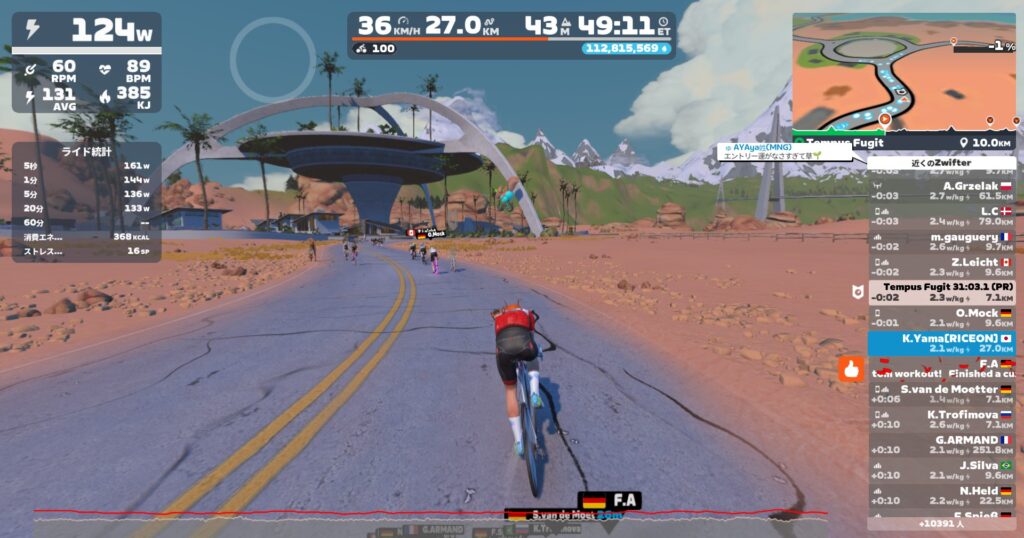Choose K.Trofimova from the rider list
The image size is (1024, 538).
941,420
